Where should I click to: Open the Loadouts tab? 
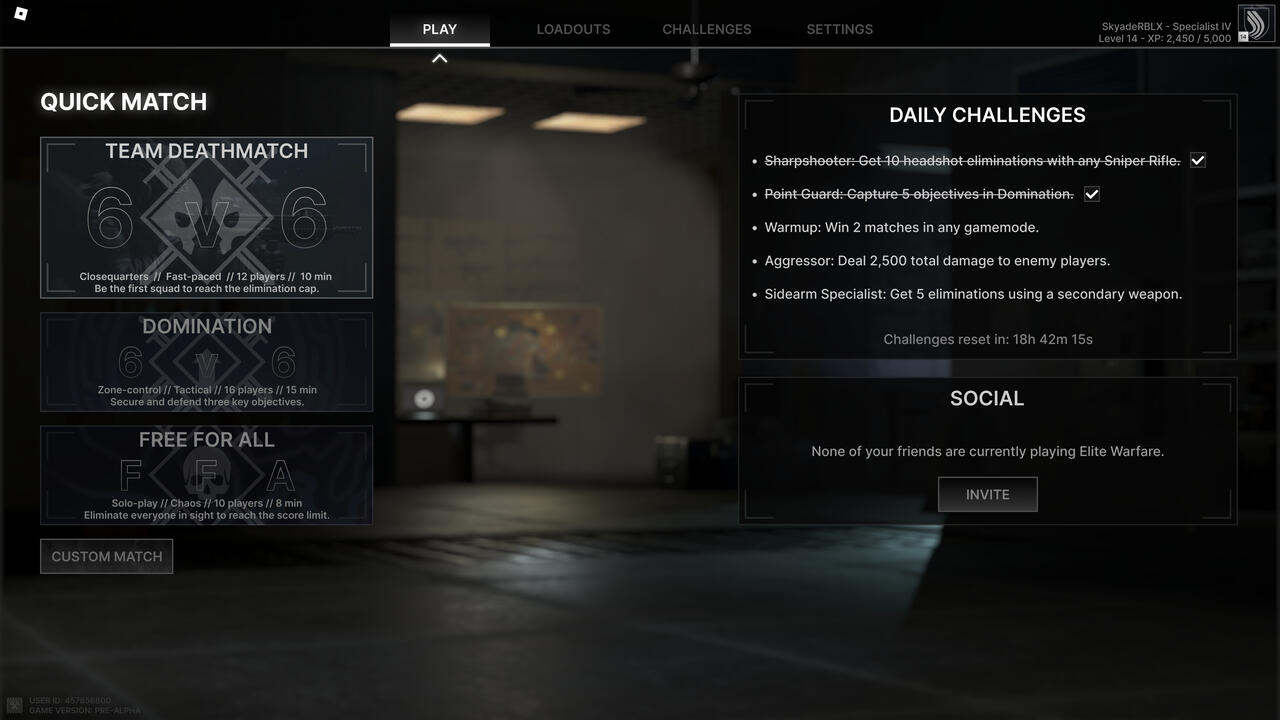[x=573, y=29]
